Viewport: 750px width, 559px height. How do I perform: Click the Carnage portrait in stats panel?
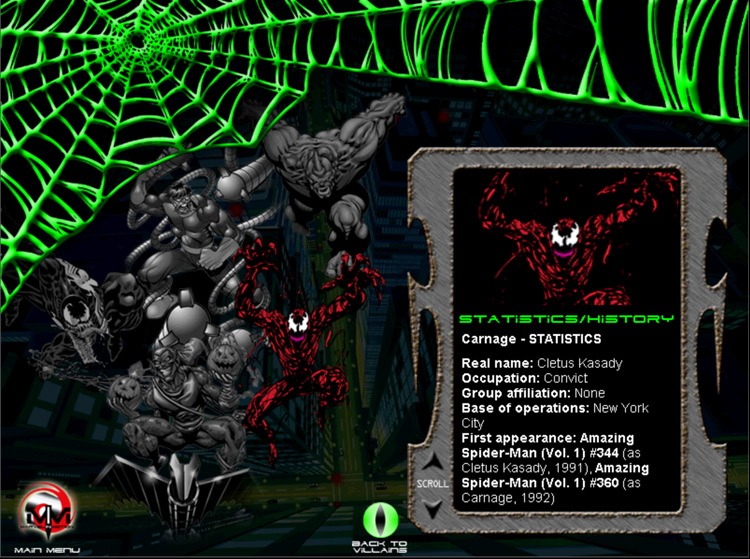tap(563, 237)
